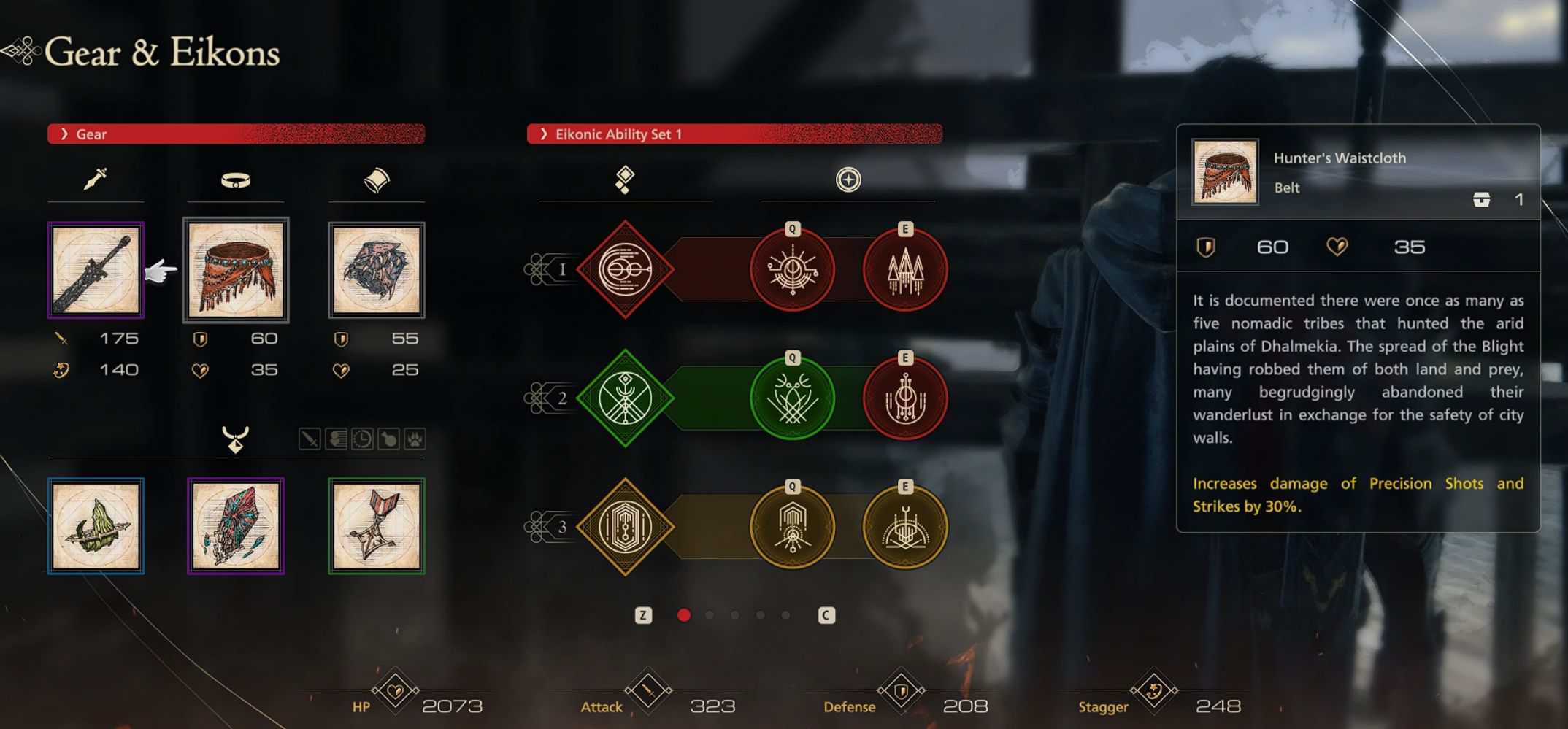This screenshot has width=1568, height=729.
Task: Select the equipped greatsword weapon slot
Action: coord(96,270)
